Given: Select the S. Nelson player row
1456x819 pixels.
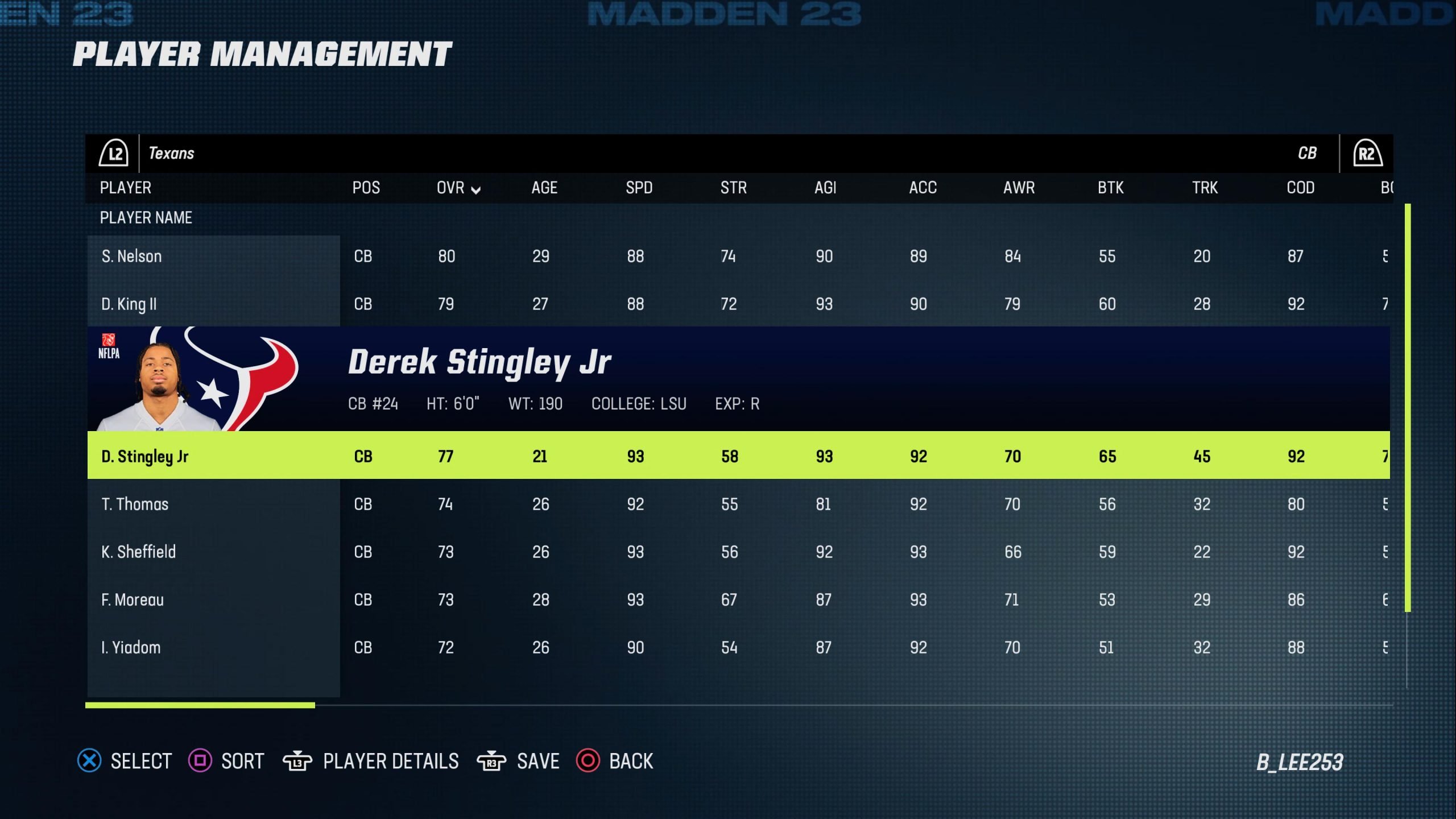Looking at the screenshot, I should [x=131, y=257].
